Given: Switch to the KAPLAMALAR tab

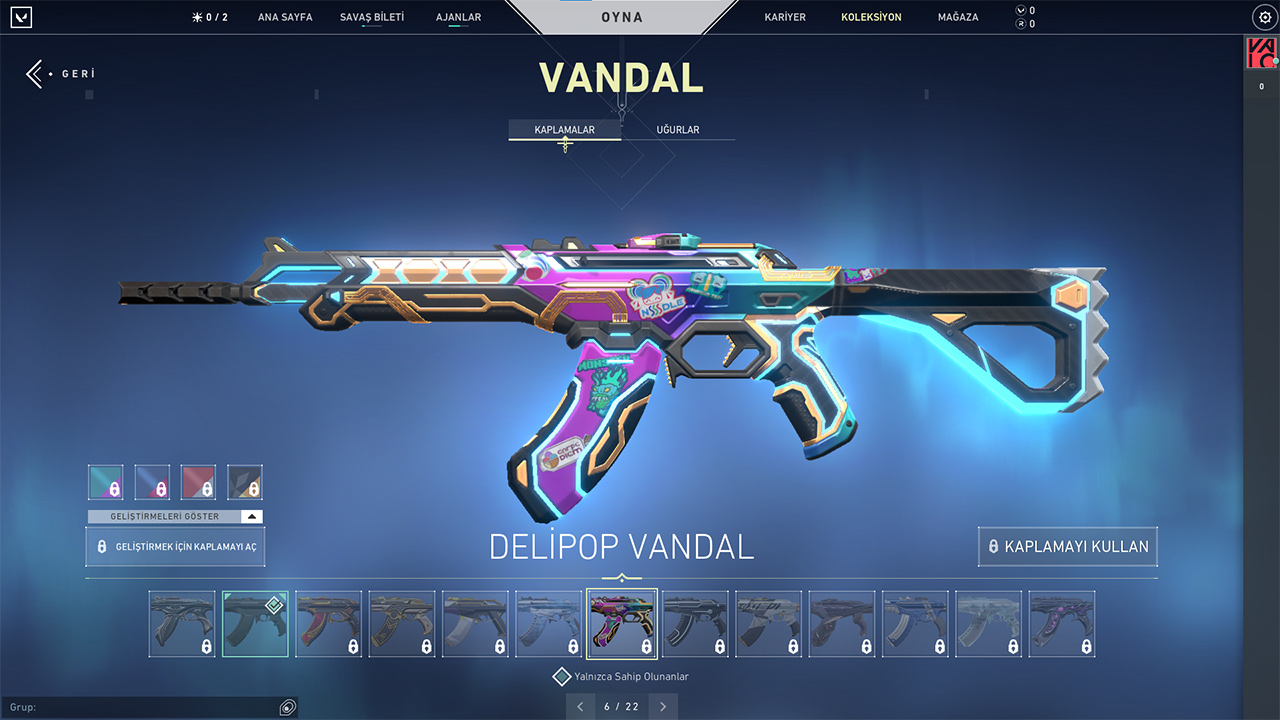Looking at the screenshot, I should [x=565, y=130].
